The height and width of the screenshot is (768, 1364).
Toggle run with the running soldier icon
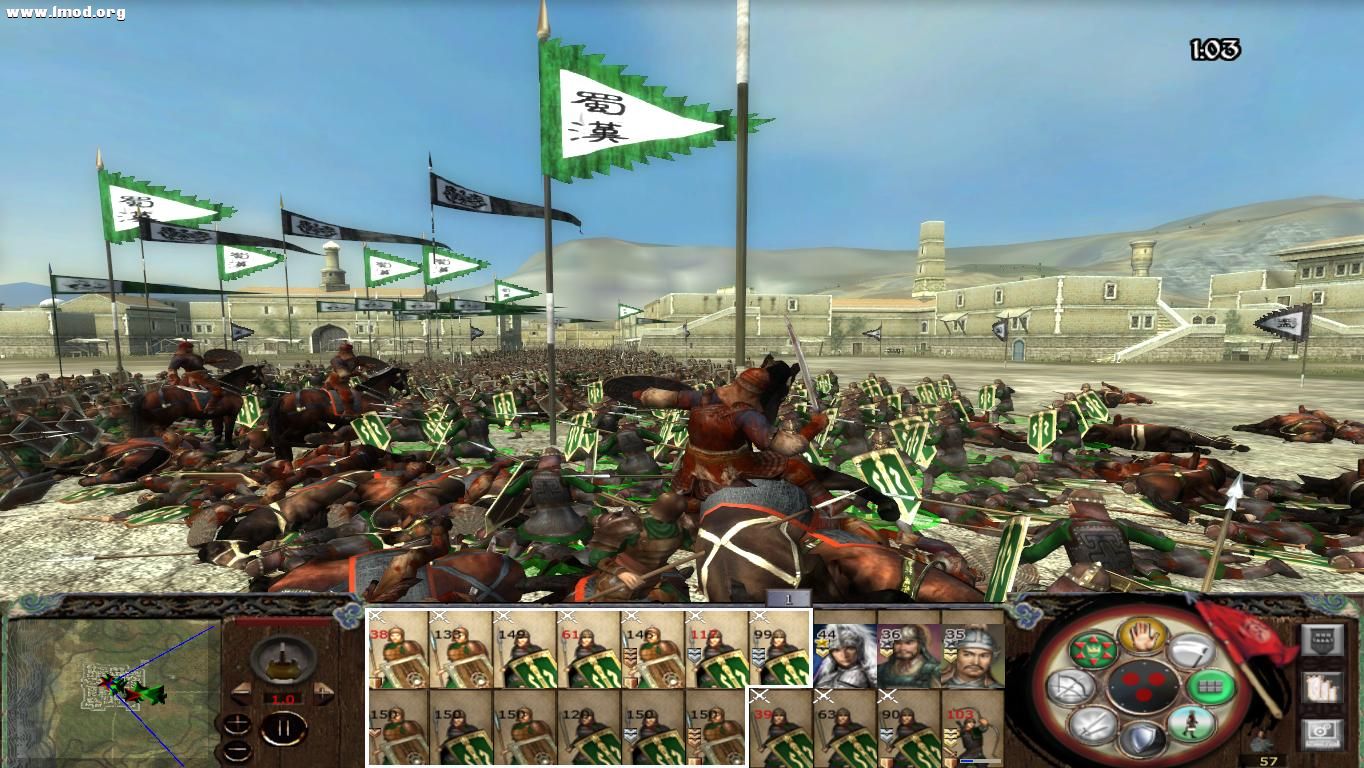click(x=1193, y=726)
